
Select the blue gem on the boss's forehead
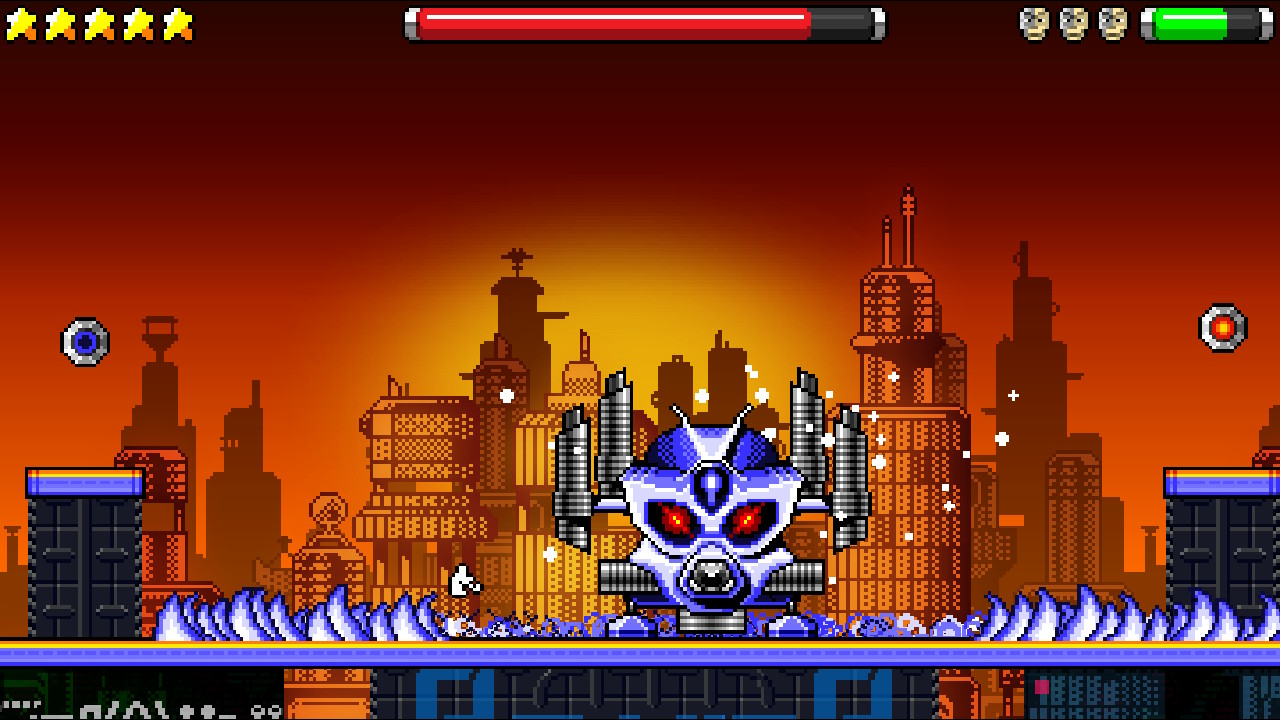coord(712,483)
